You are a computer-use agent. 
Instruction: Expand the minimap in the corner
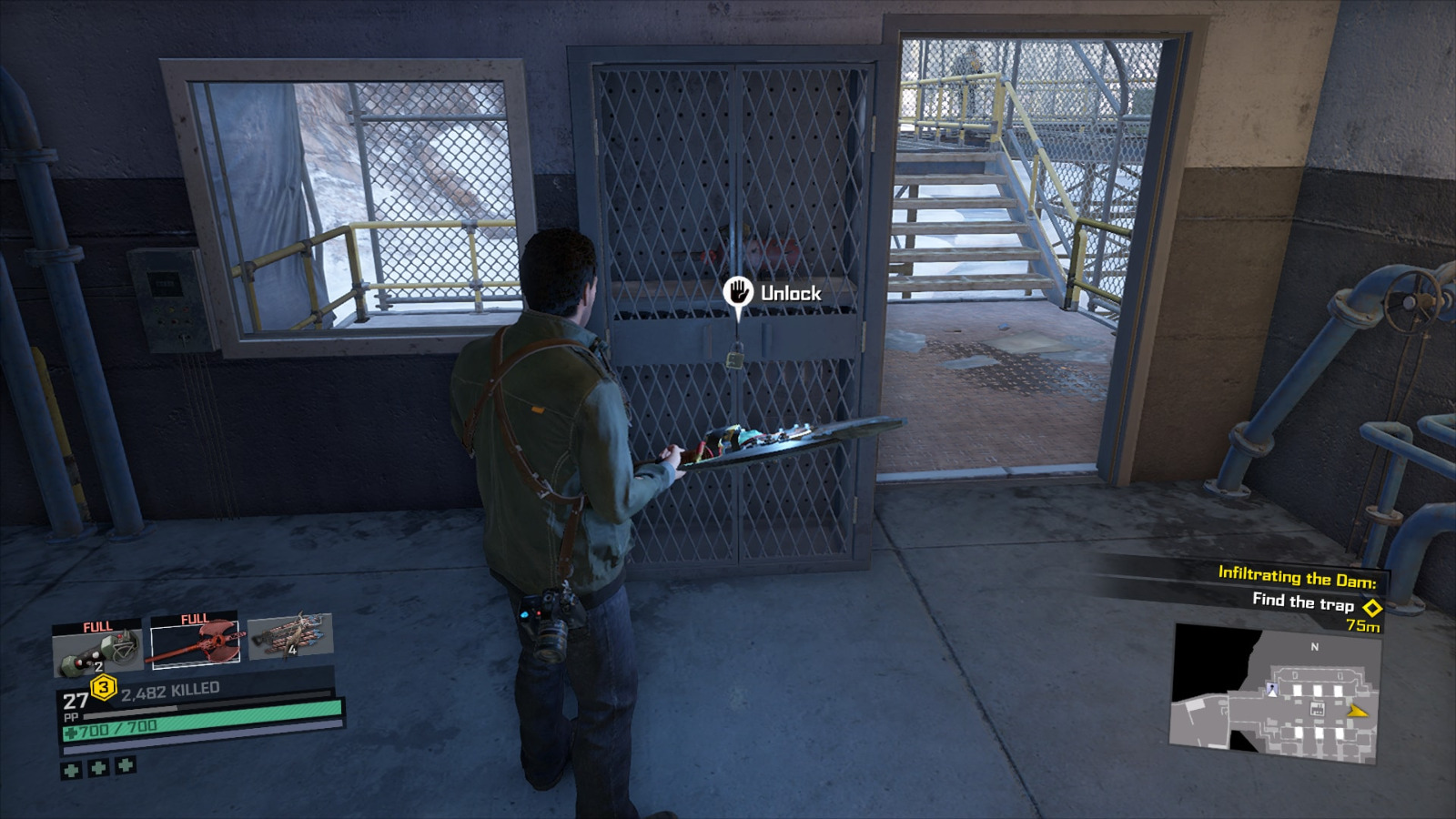[x=1274, y=692]
